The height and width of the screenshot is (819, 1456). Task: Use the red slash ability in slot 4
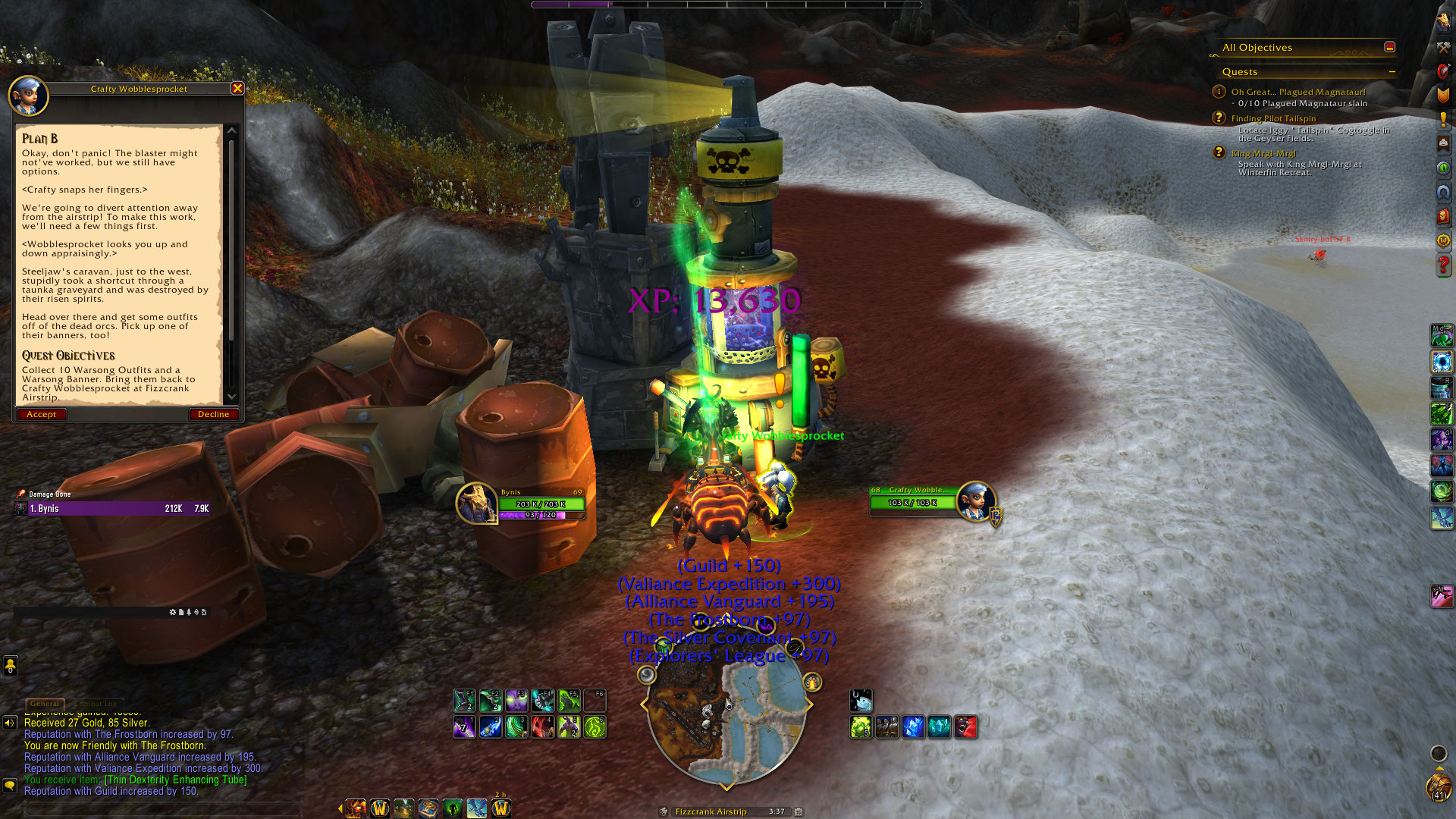(542, 727)
